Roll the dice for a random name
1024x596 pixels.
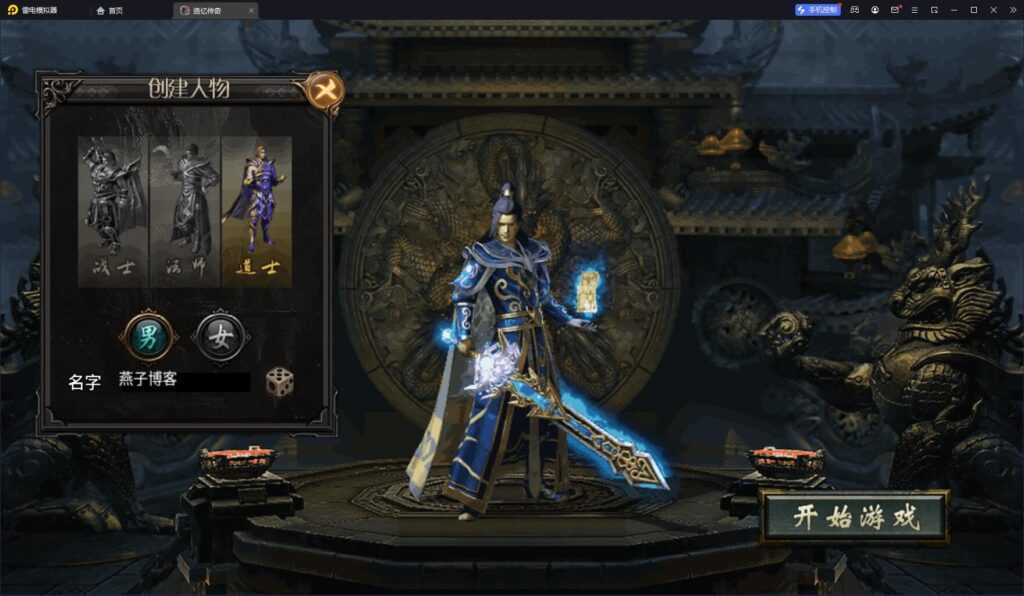pos(279,381)
